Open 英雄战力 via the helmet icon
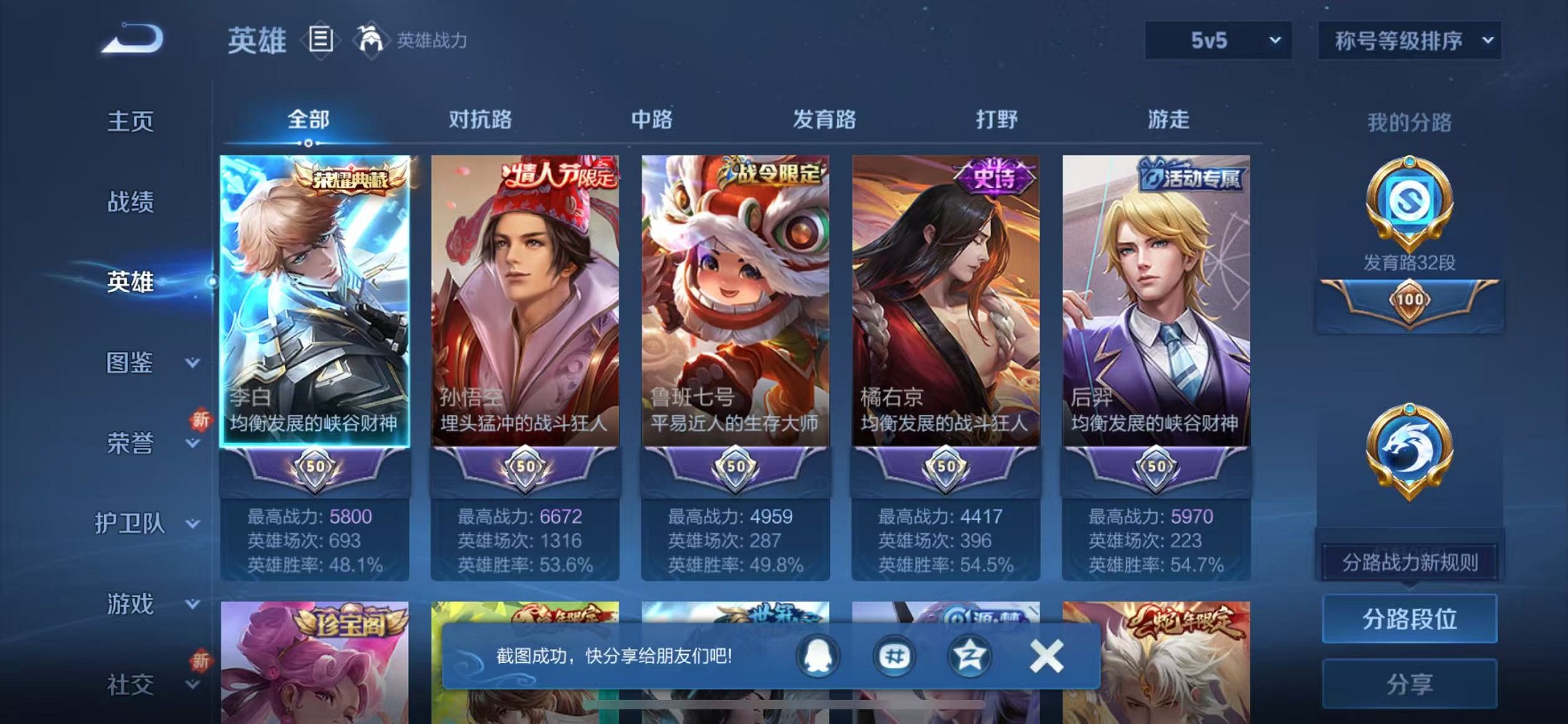 point(372,38)
